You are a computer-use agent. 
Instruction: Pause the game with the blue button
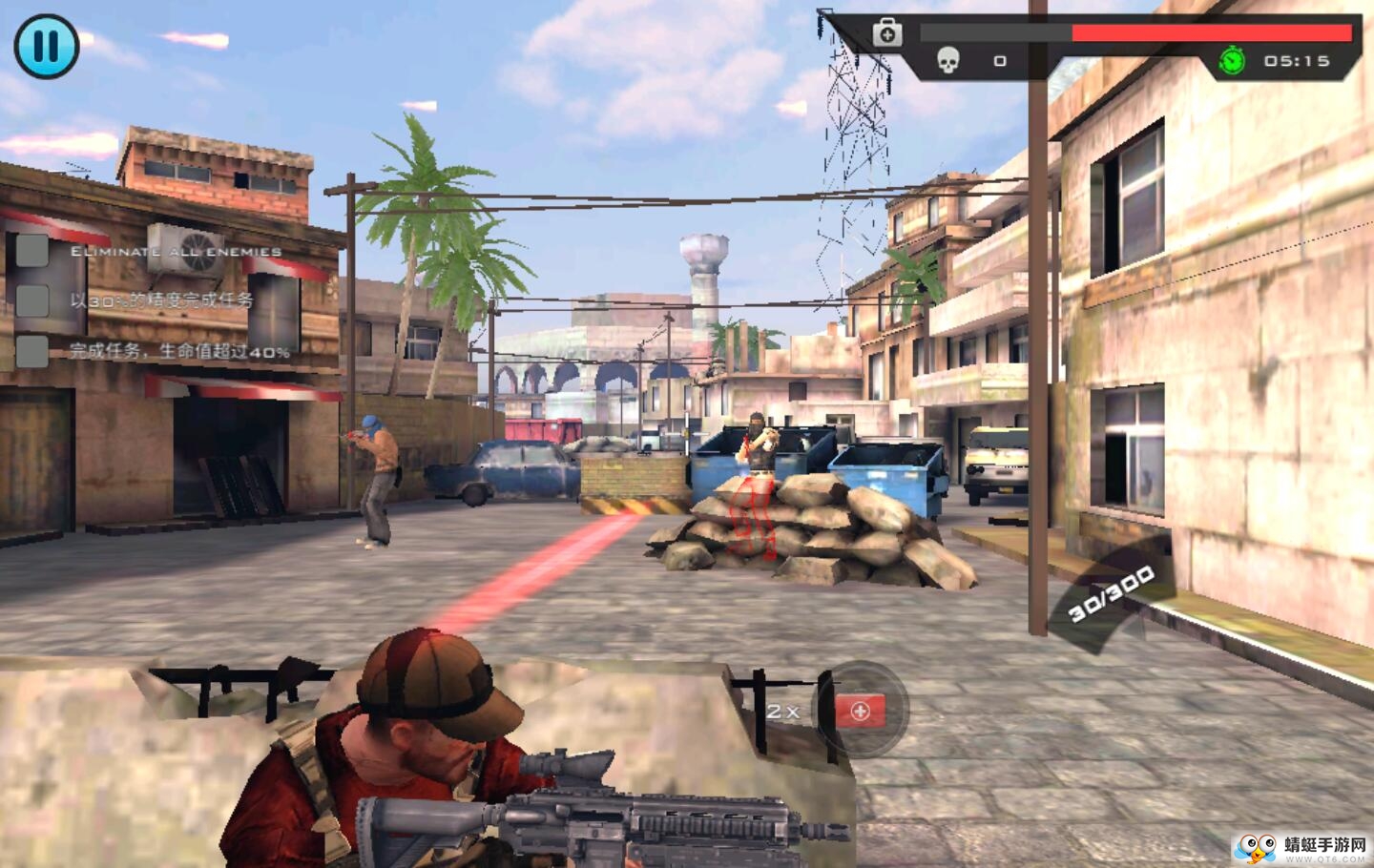[46, 46]
